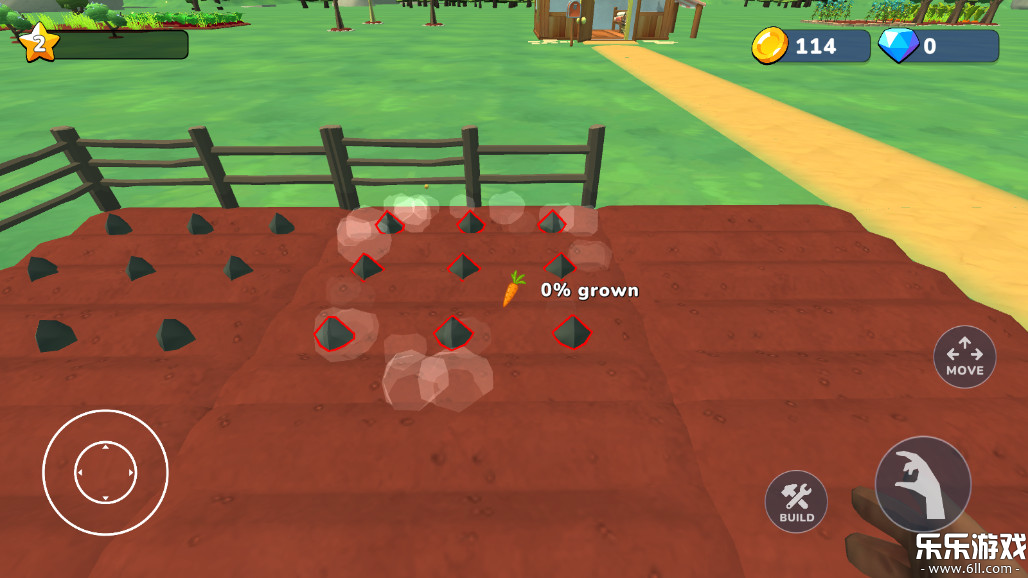The image size is (1028, 578).
Task: Tap the hand grab action button
Action: (x=922, y=483)
